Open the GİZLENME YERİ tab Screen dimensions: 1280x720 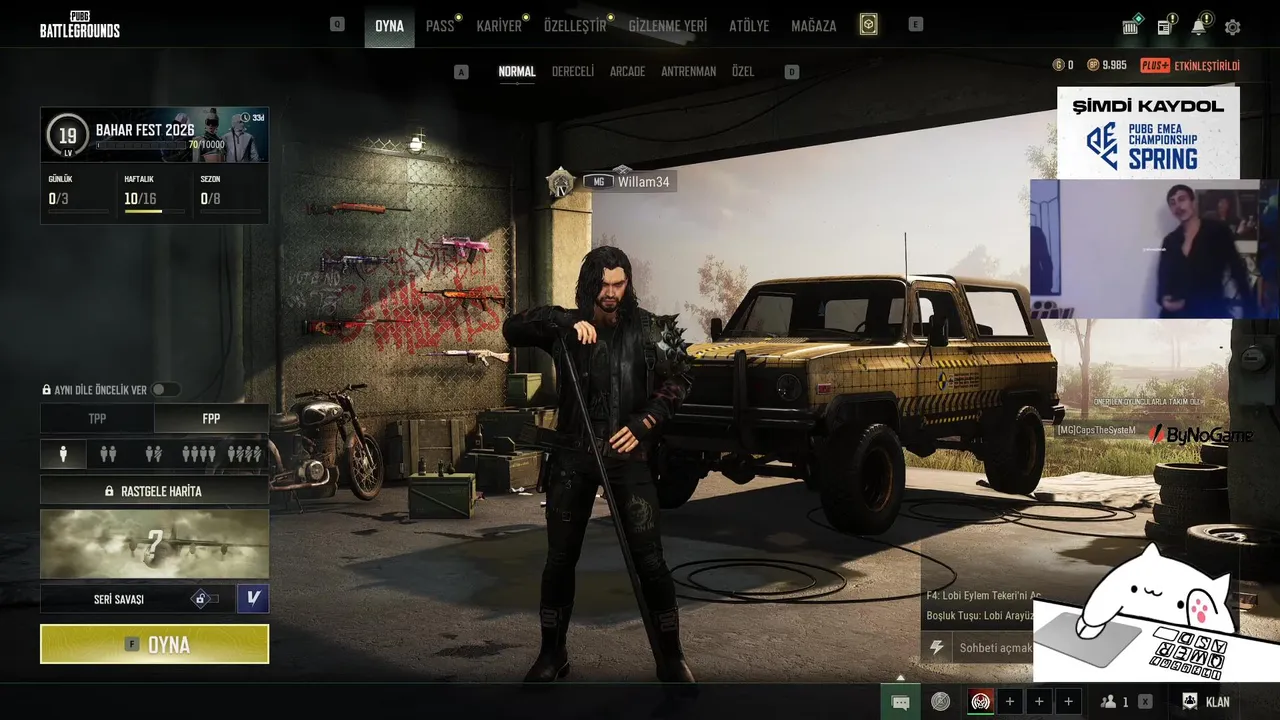point(667,26)
